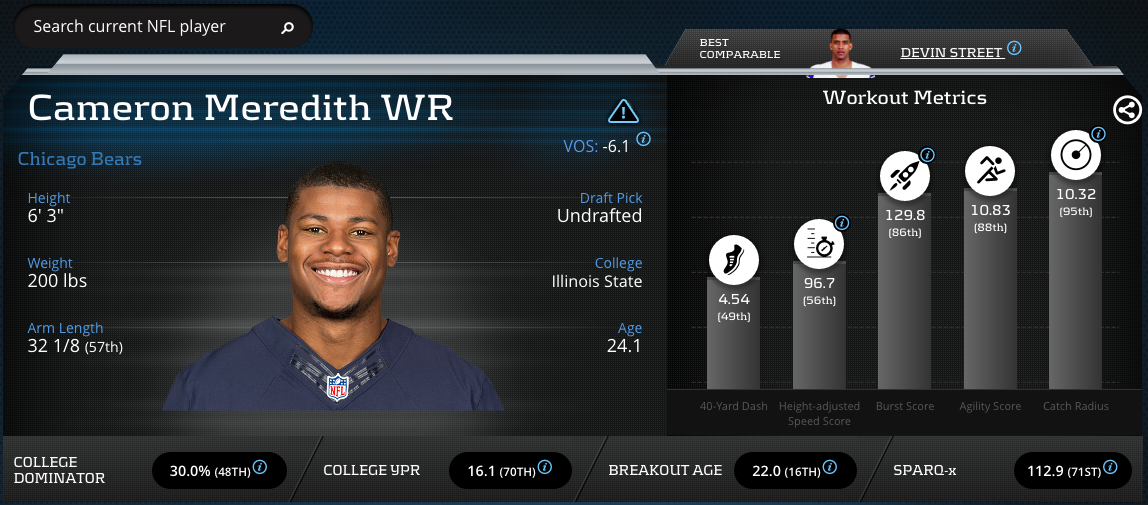Open the Breakout Age info icon
This screenshot has width=1148, height=505.
pos(829,466)
